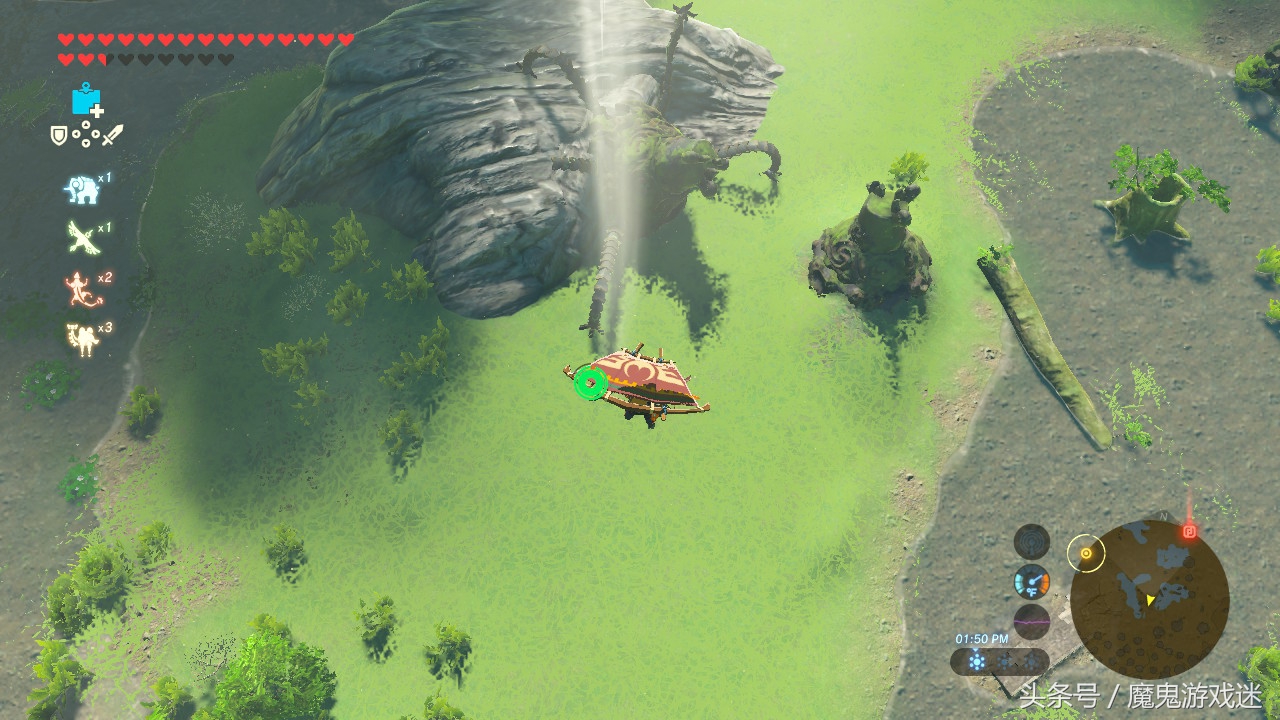Open the weather forecast bar
The width and height of the screenshot is (1280, 720).
[999, 661]
